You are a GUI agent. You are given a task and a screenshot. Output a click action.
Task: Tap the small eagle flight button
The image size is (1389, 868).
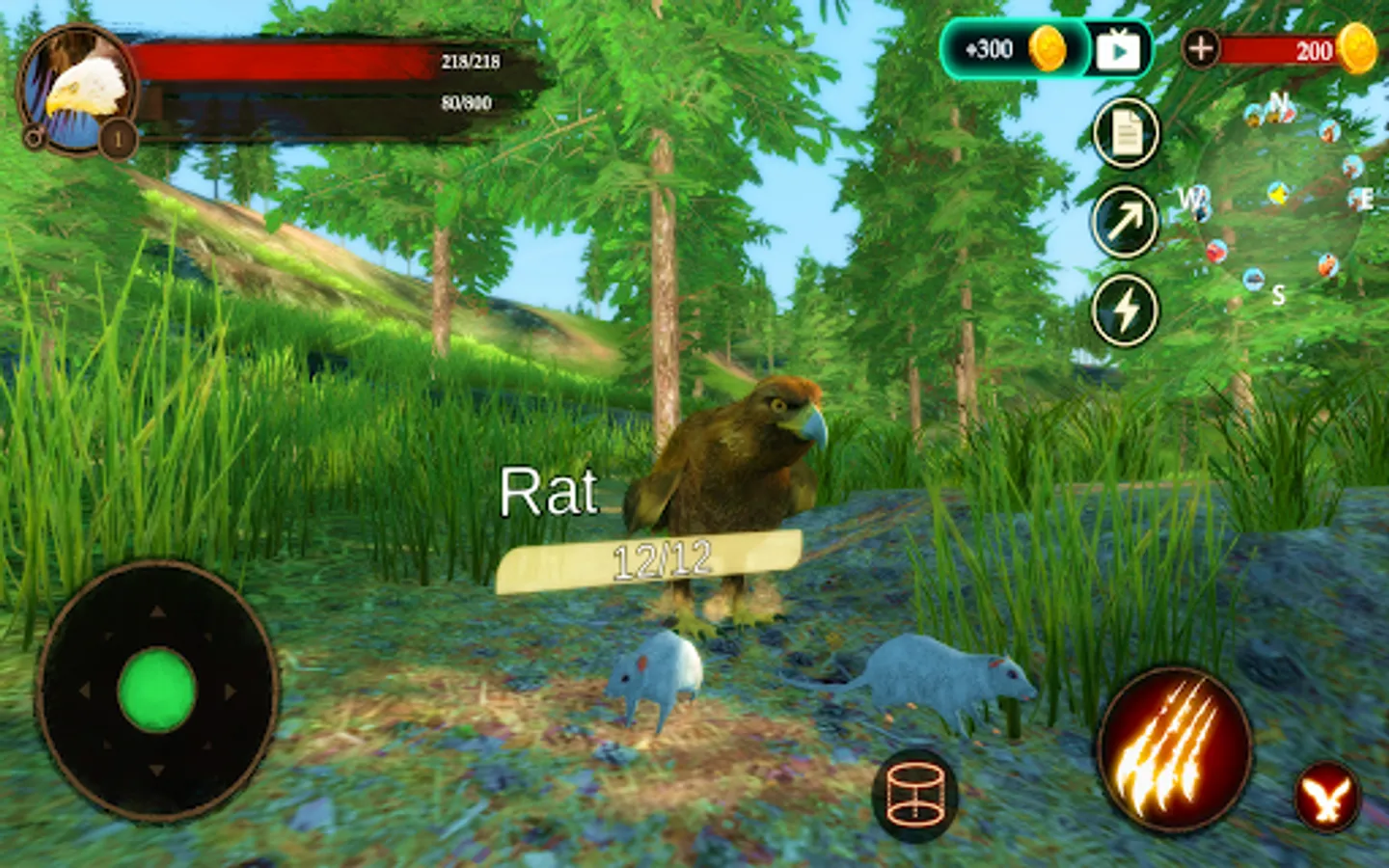[1327, 798]
